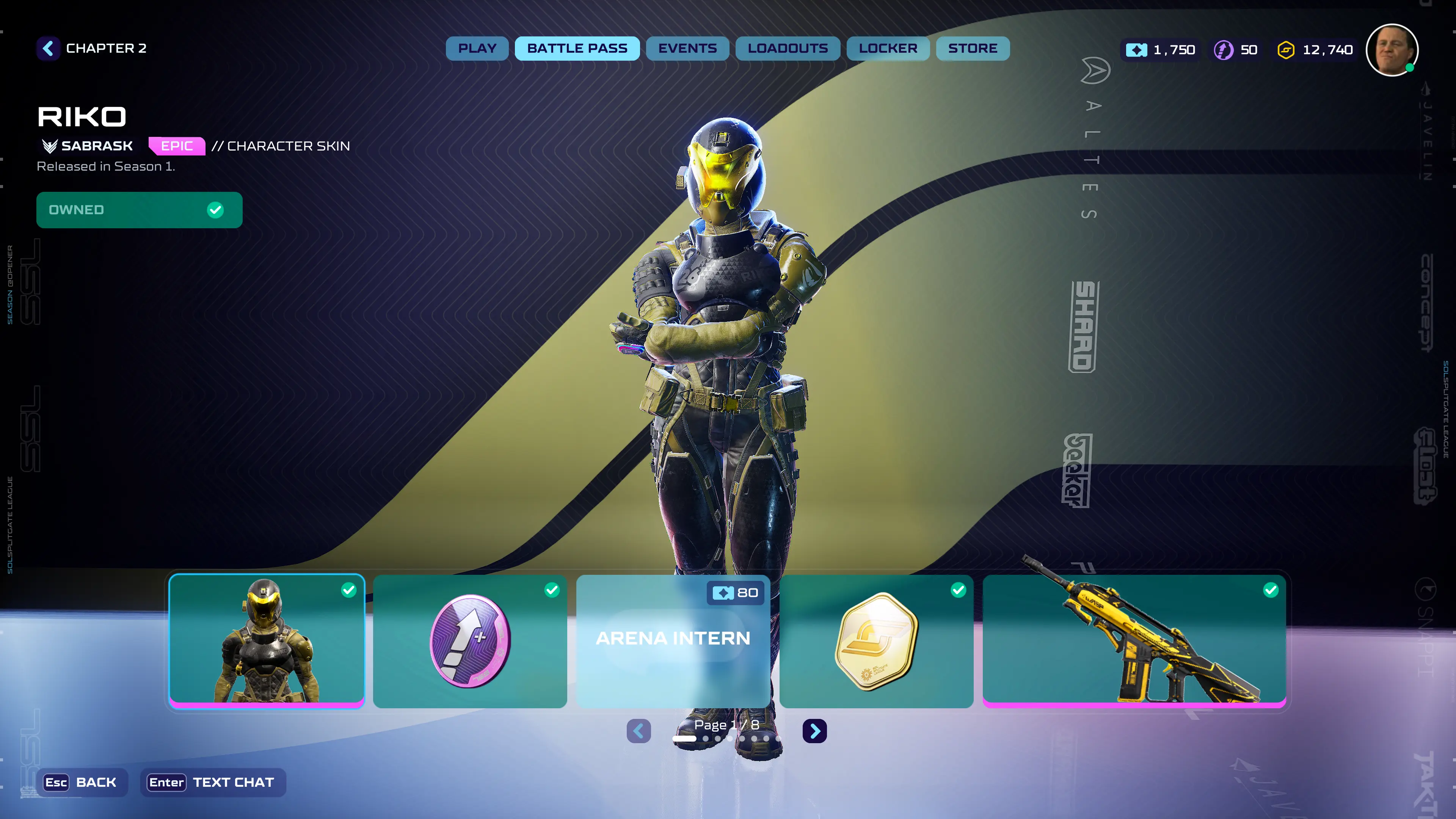This screenshot has width=1456, height=819.
Task: Select the purple XP boost token reward
Action: pos(470,640)
